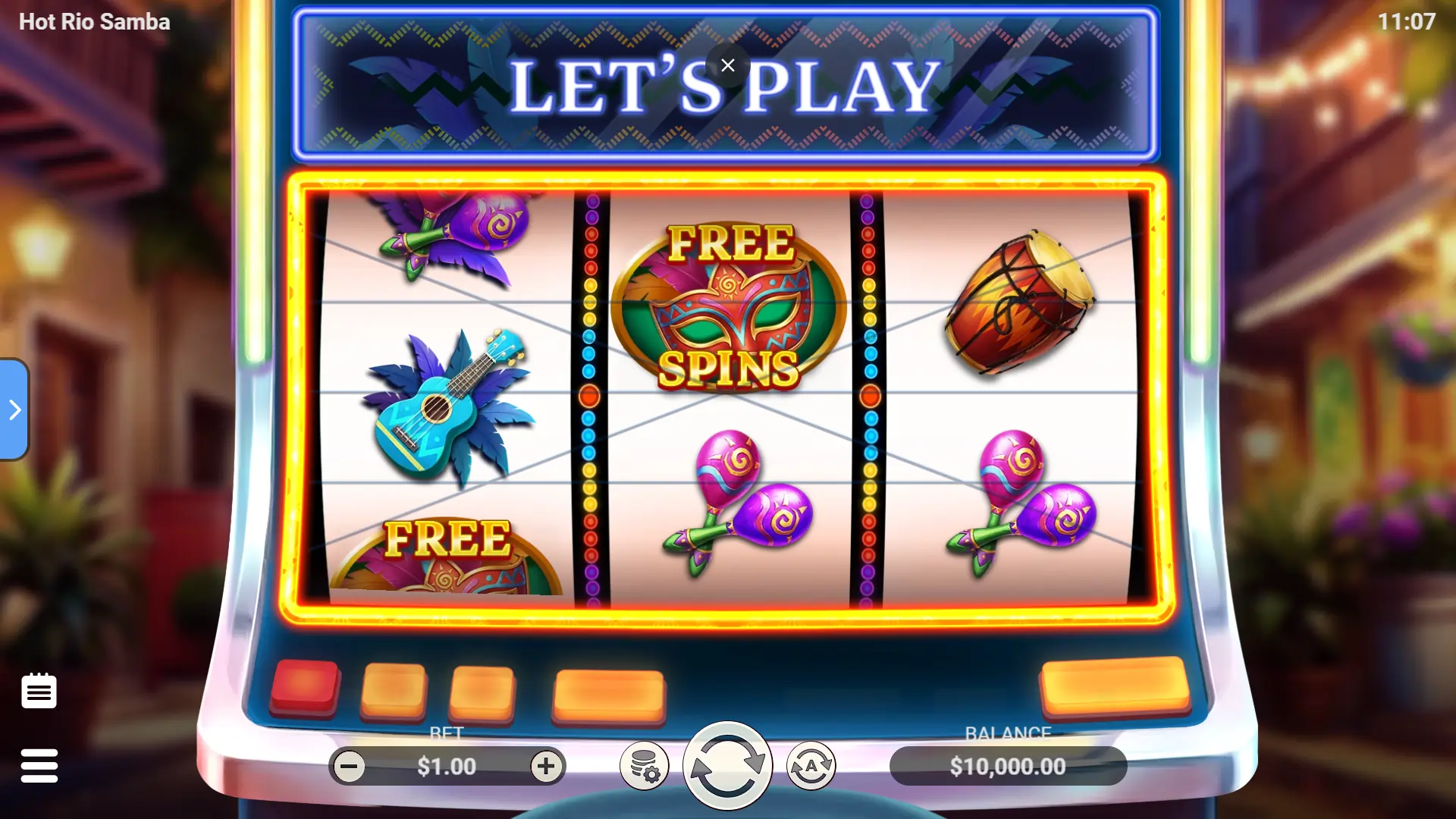Decrease the bet with the minus button
This screenshot has height=819, width=1456.
tap(349, 767)
